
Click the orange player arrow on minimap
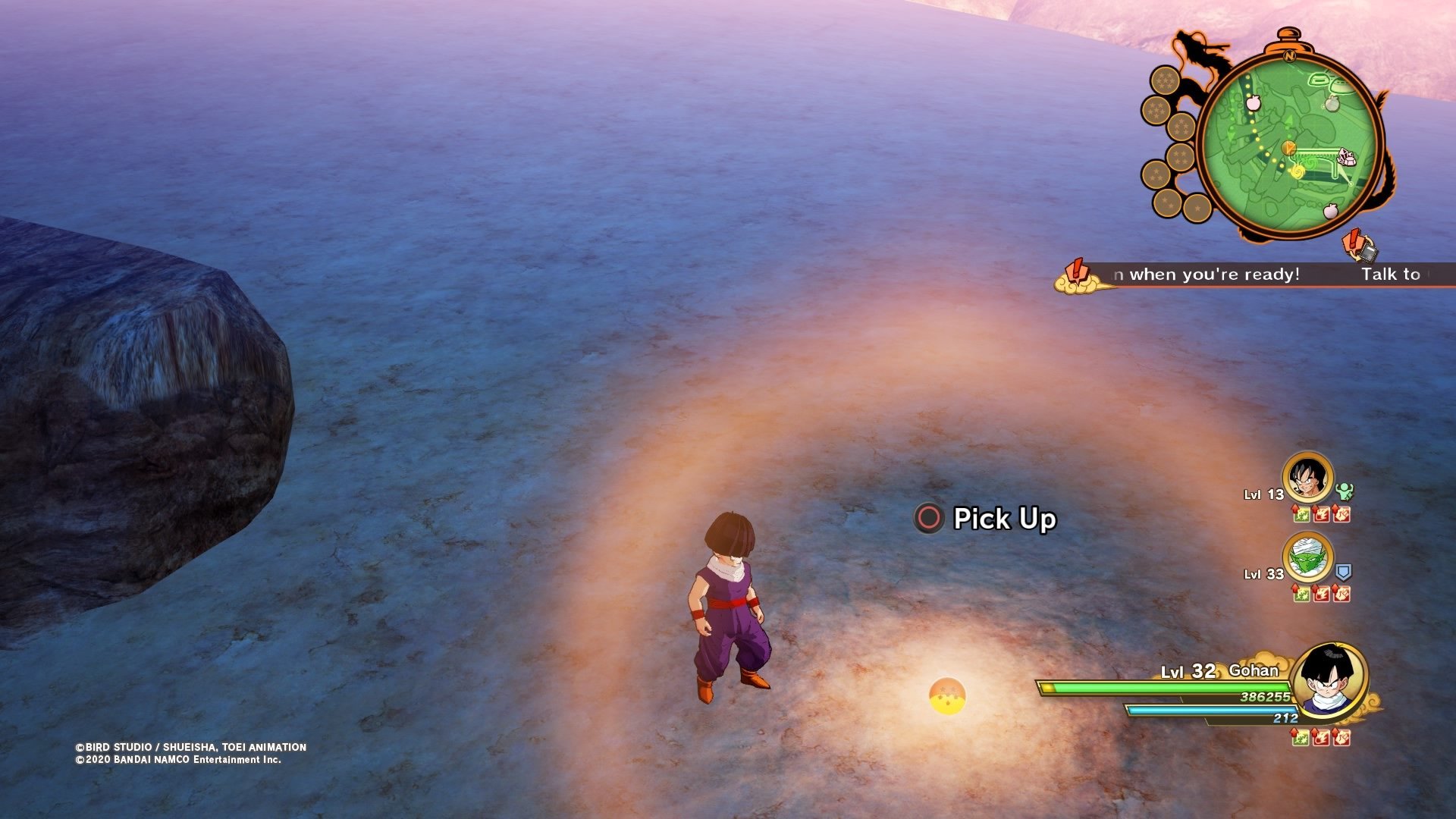point(1288,147)
